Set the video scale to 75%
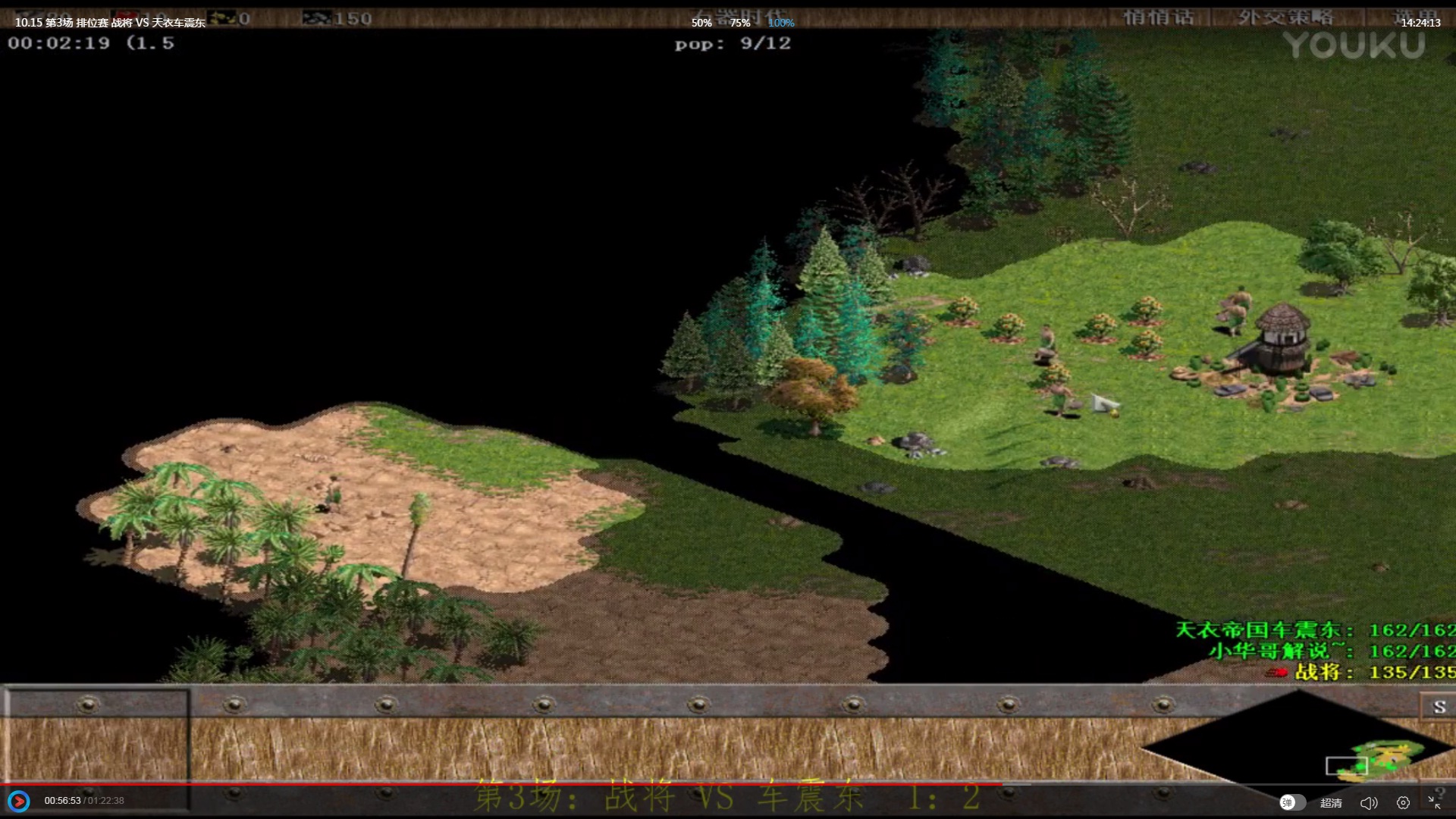 coord(740,23)
